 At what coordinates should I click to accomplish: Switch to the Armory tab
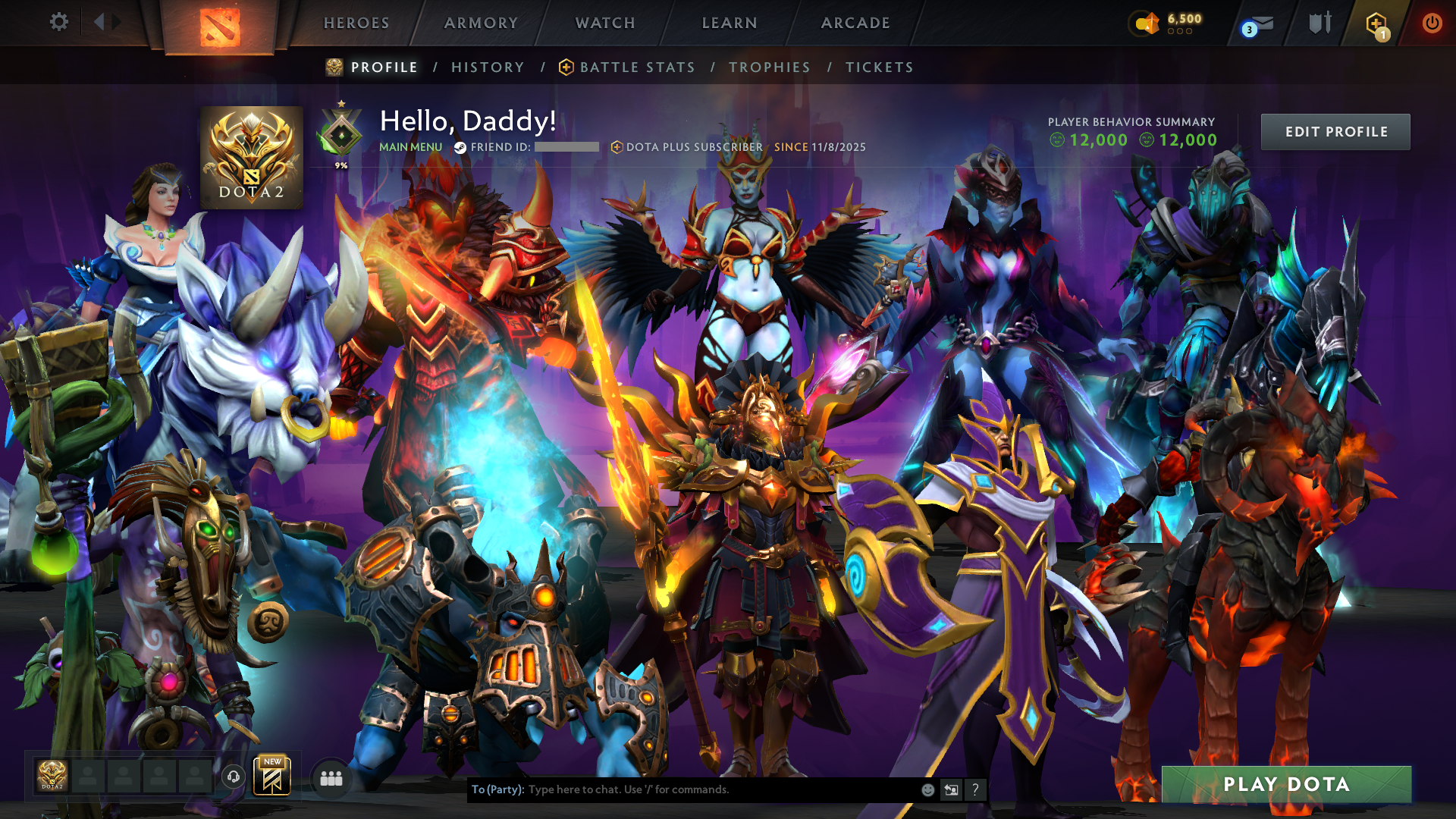(481, 23)
